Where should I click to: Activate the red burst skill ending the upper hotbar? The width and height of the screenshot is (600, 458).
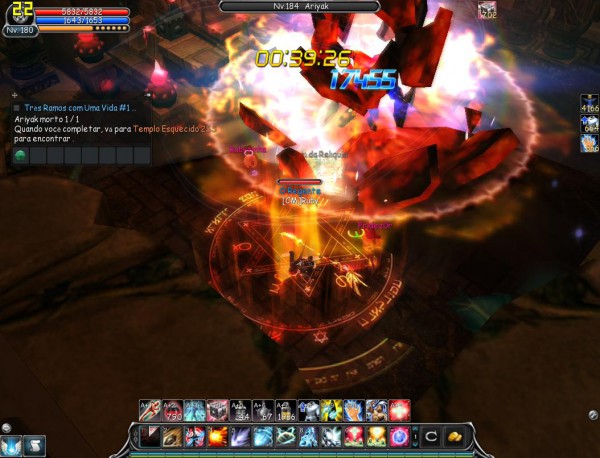click(x=400, y=409)
